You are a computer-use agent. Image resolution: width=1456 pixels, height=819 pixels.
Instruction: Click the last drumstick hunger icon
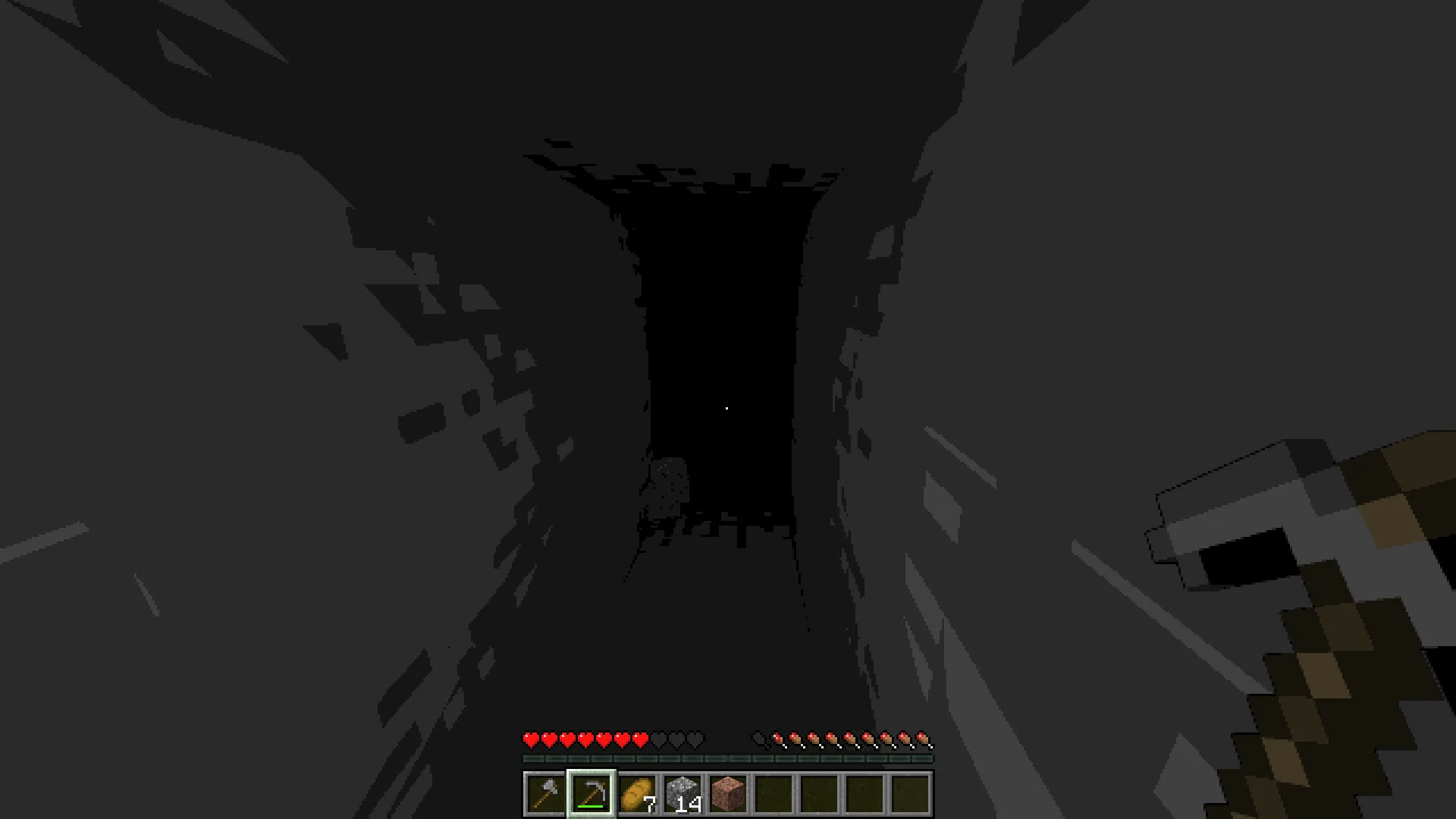point(924,736)
